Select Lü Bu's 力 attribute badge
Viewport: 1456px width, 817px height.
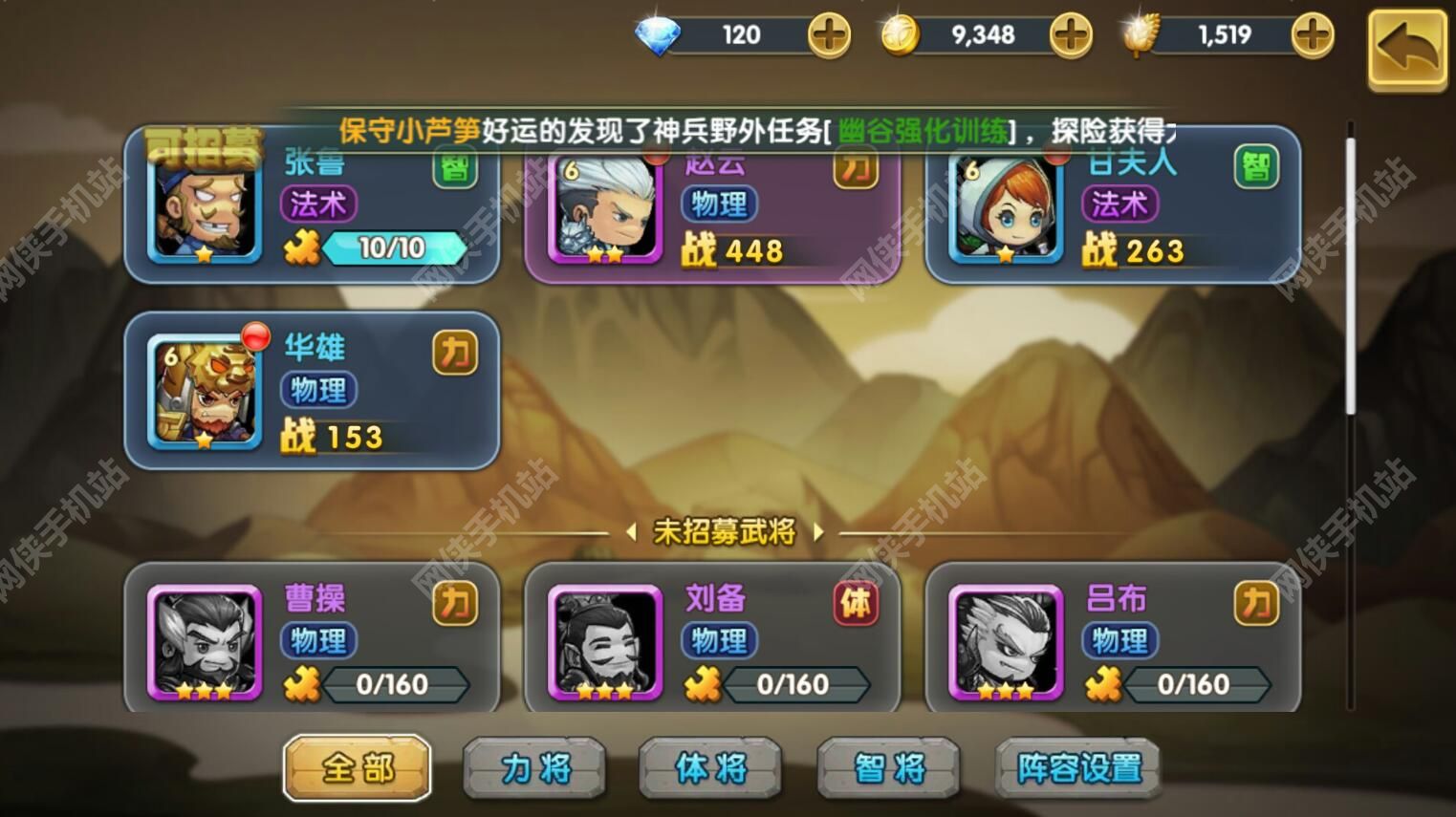(x=1258, y=606)
